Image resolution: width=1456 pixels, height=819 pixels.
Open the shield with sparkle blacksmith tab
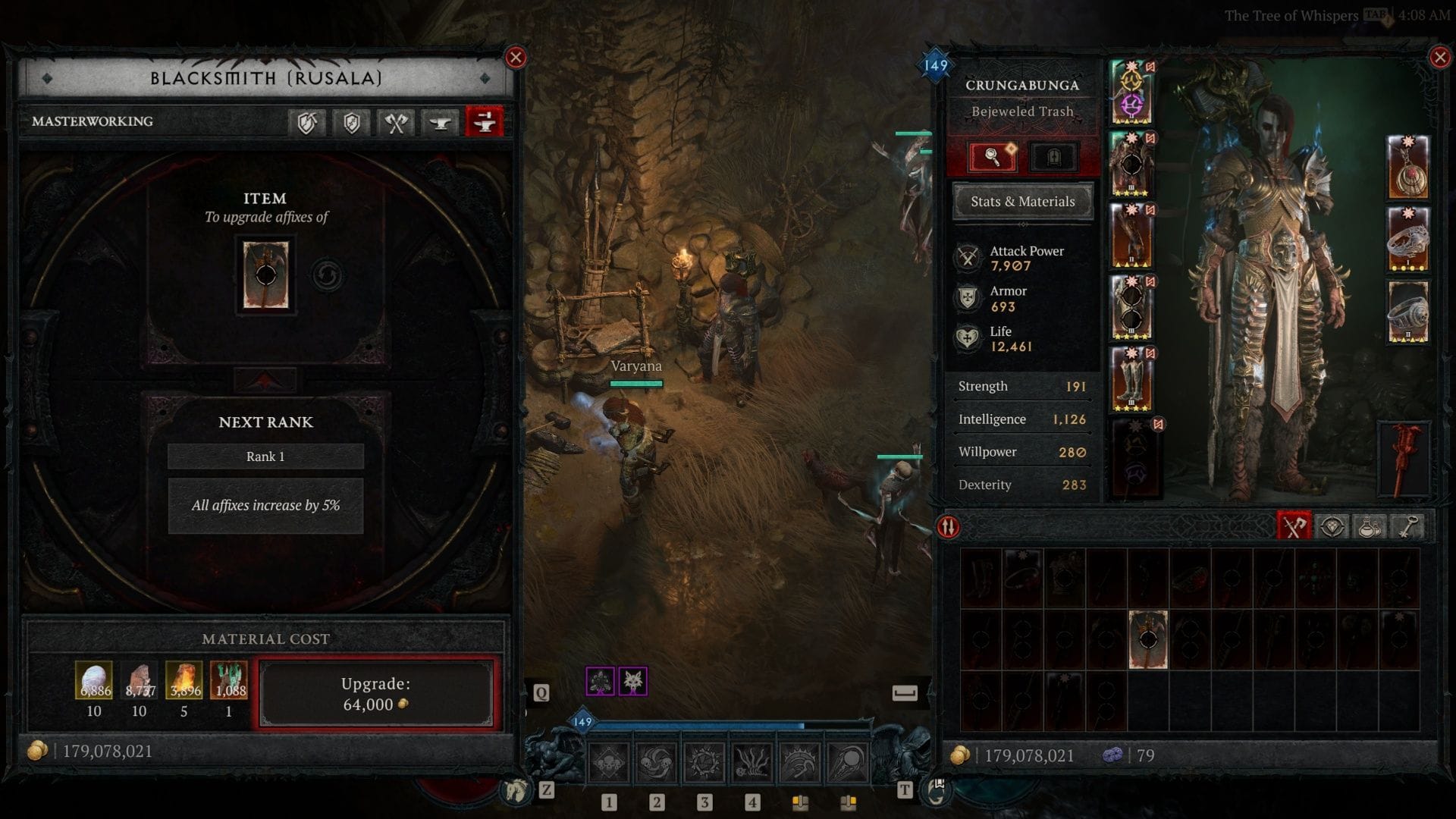coord(351,122)
